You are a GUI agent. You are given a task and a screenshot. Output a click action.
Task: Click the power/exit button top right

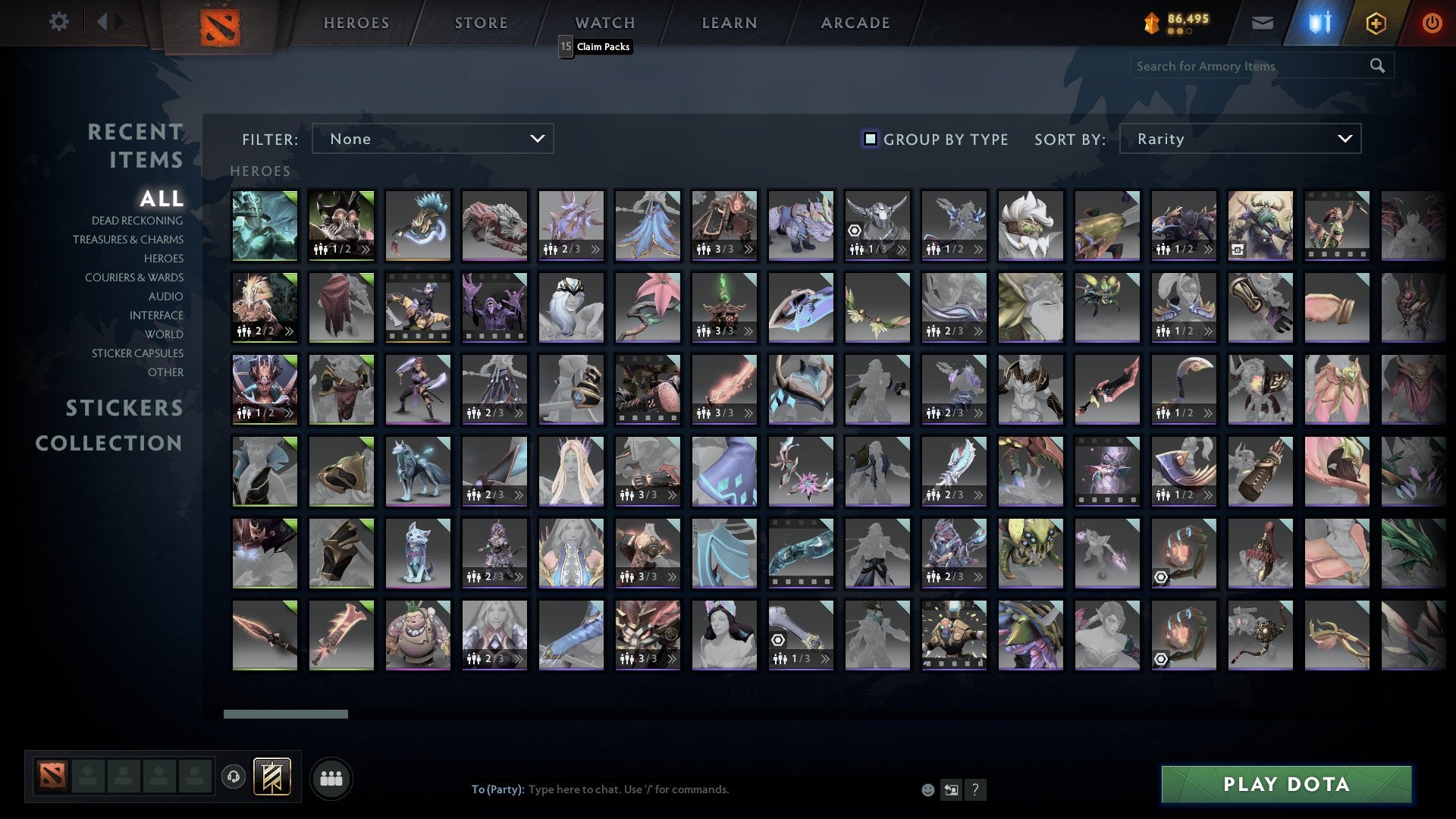(1432, 23)
